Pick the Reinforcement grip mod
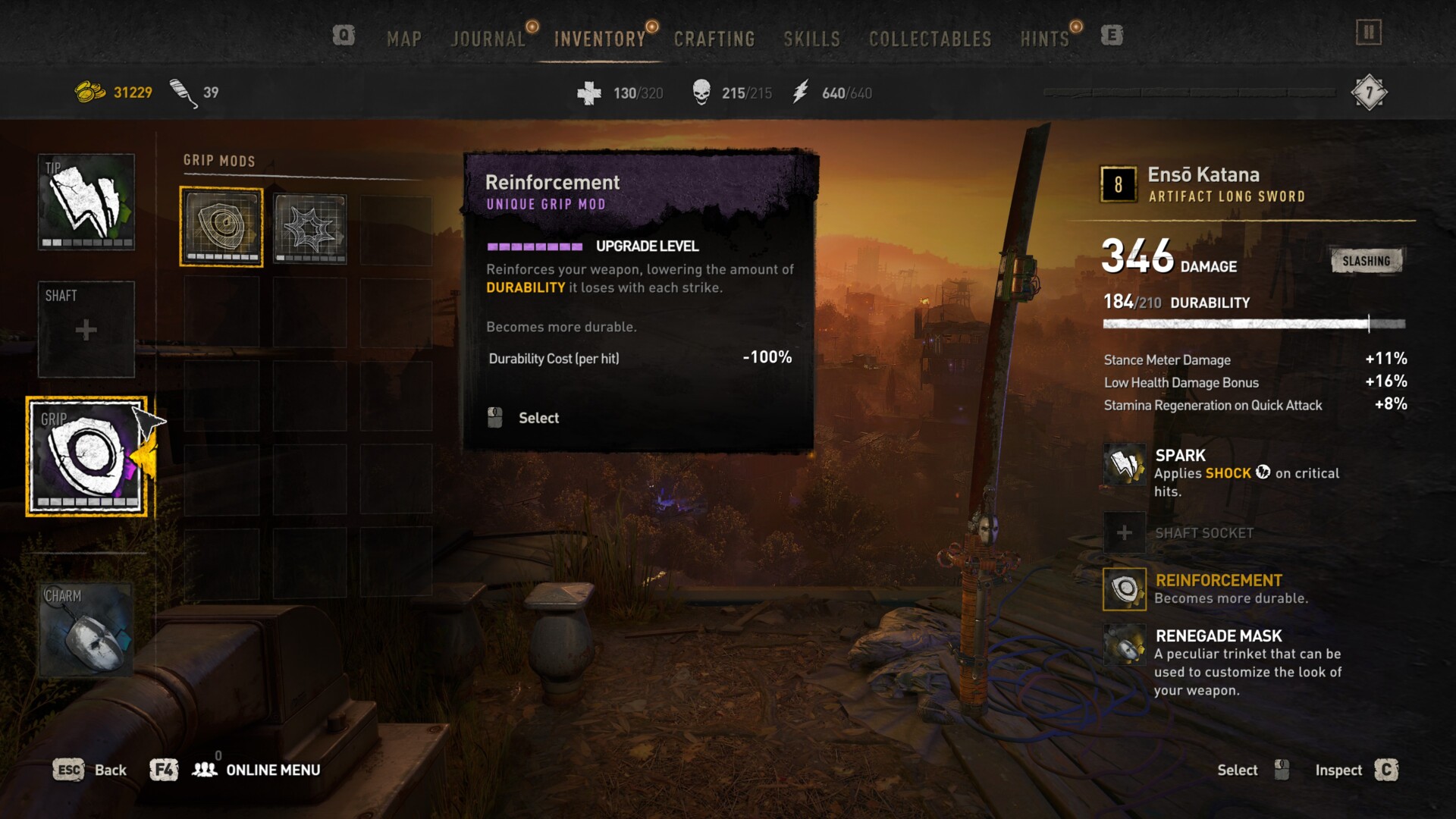 221,227
